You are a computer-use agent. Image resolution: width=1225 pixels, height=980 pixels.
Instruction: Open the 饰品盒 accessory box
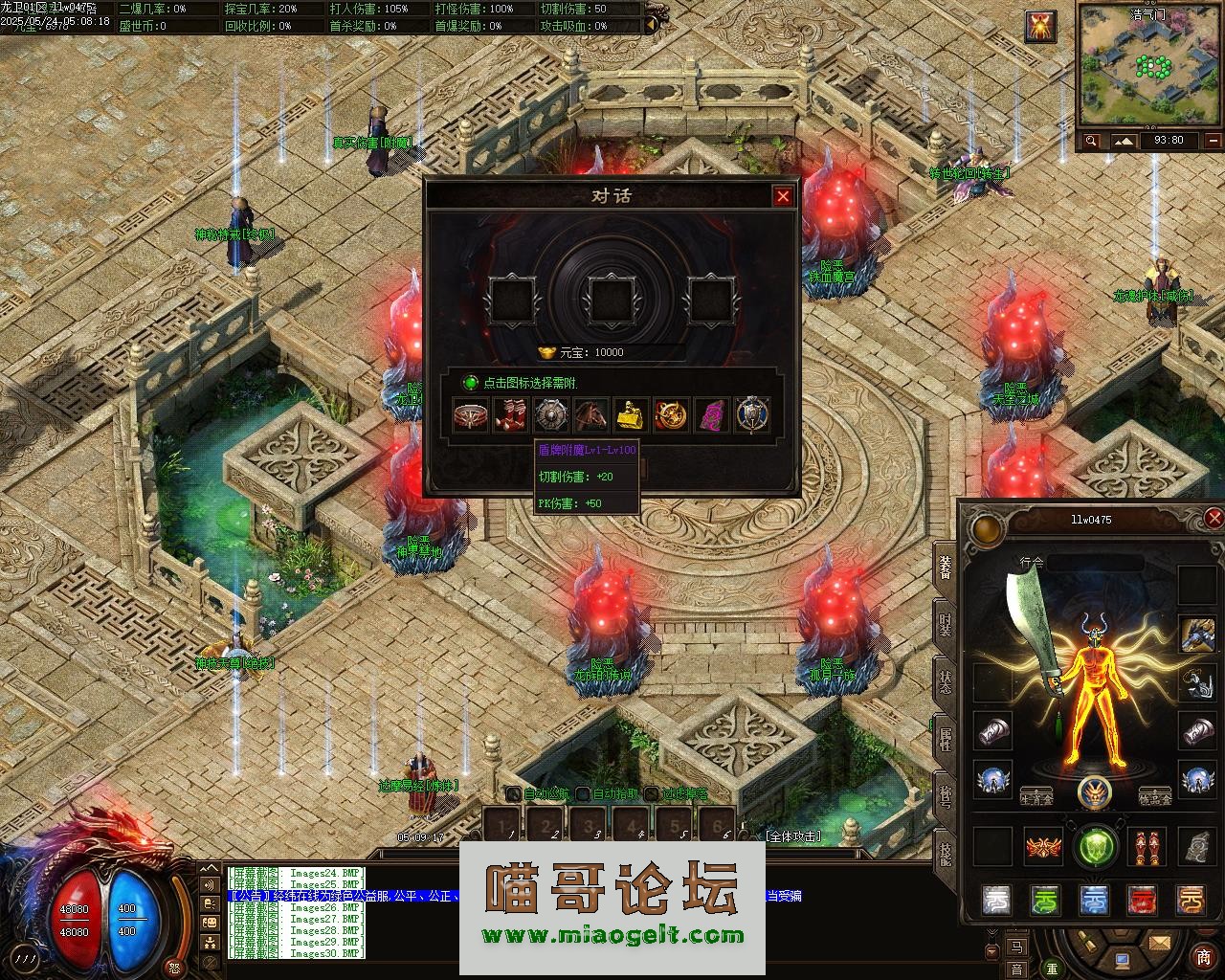coord(1155,796)
